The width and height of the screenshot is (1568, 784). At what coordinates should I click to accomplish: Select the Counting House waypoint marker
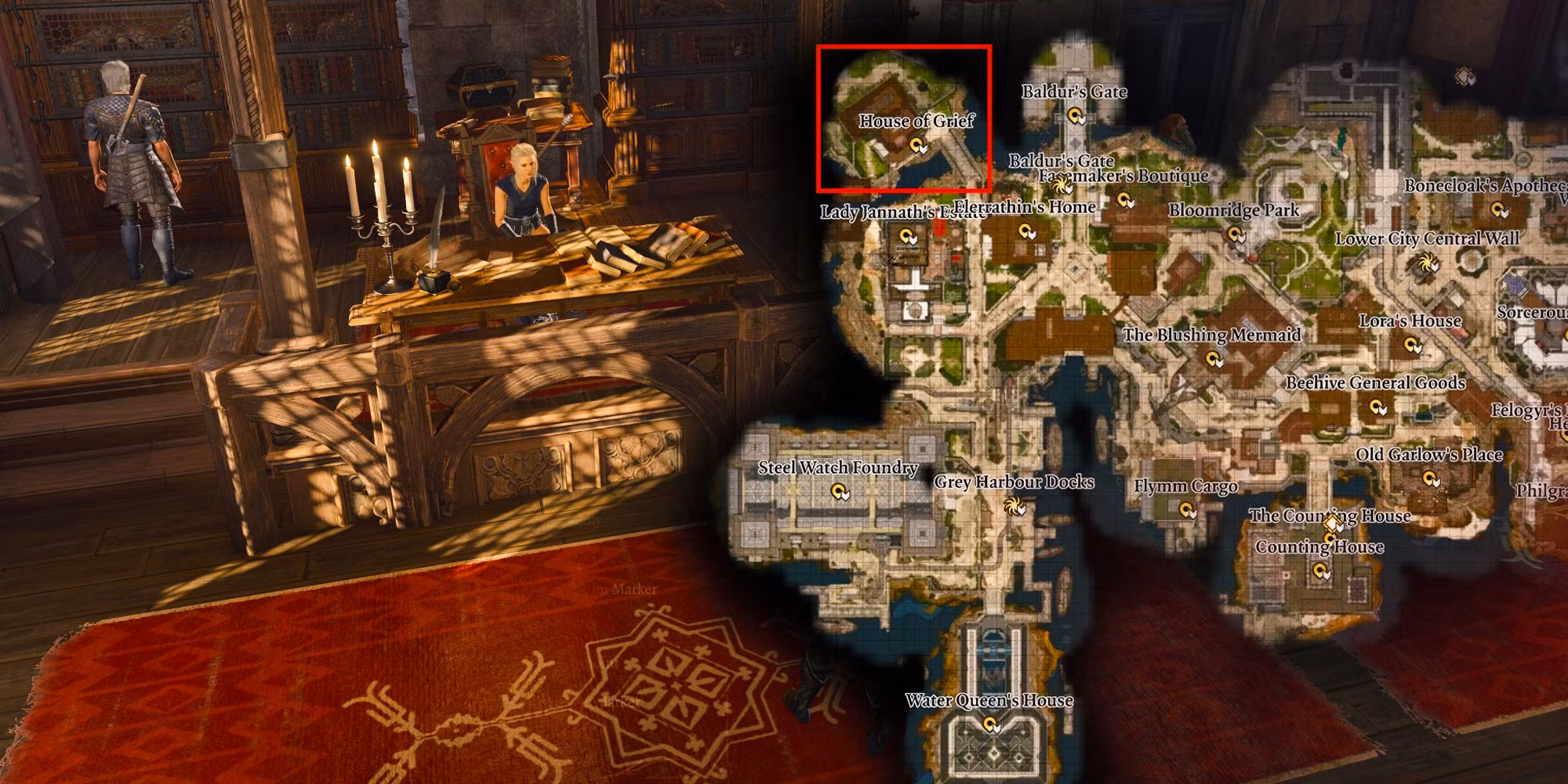1321,571
